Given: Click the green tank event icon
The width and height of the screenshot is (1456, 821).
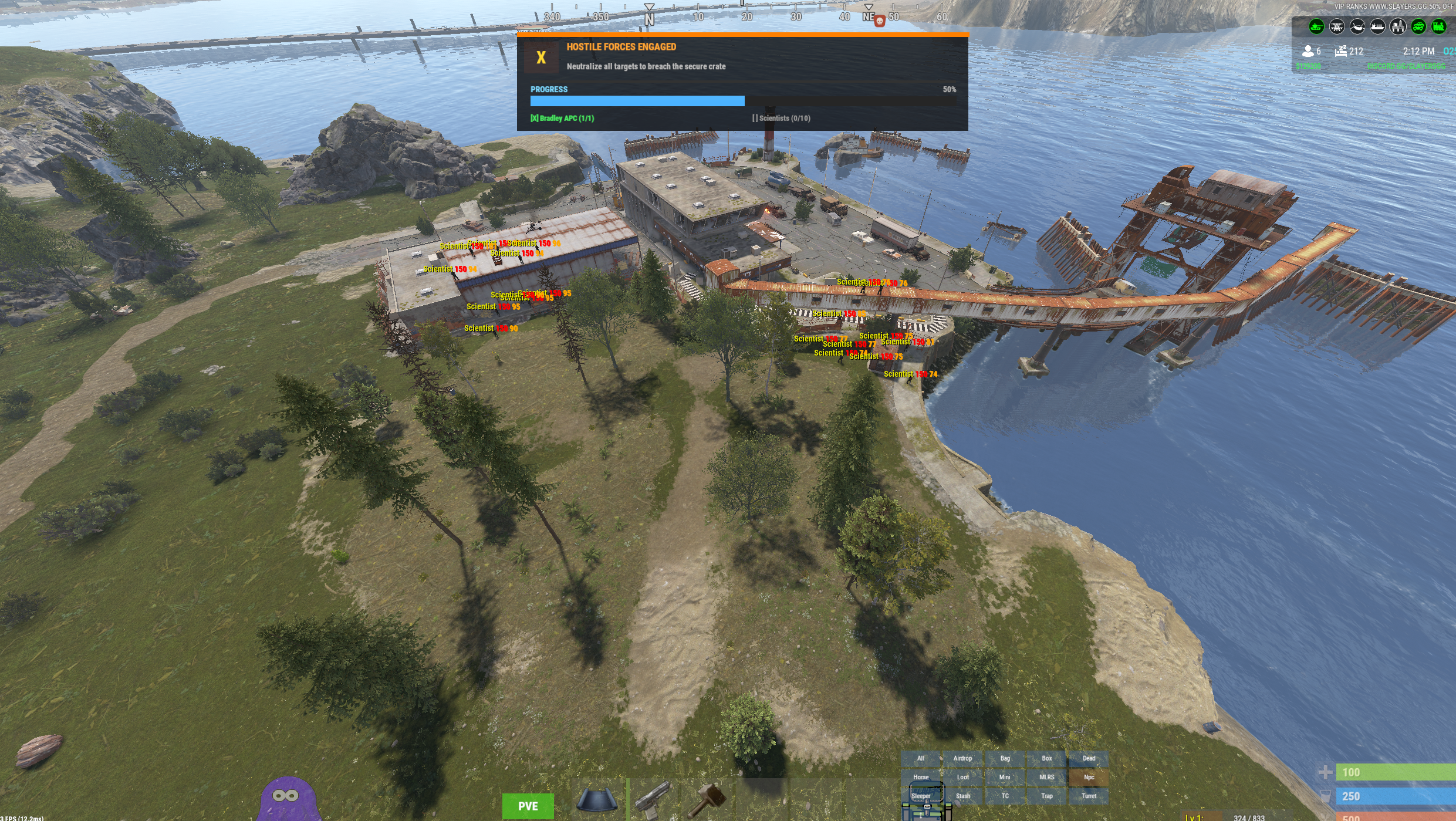Looking at the screenshot, I should (1316, 26).
